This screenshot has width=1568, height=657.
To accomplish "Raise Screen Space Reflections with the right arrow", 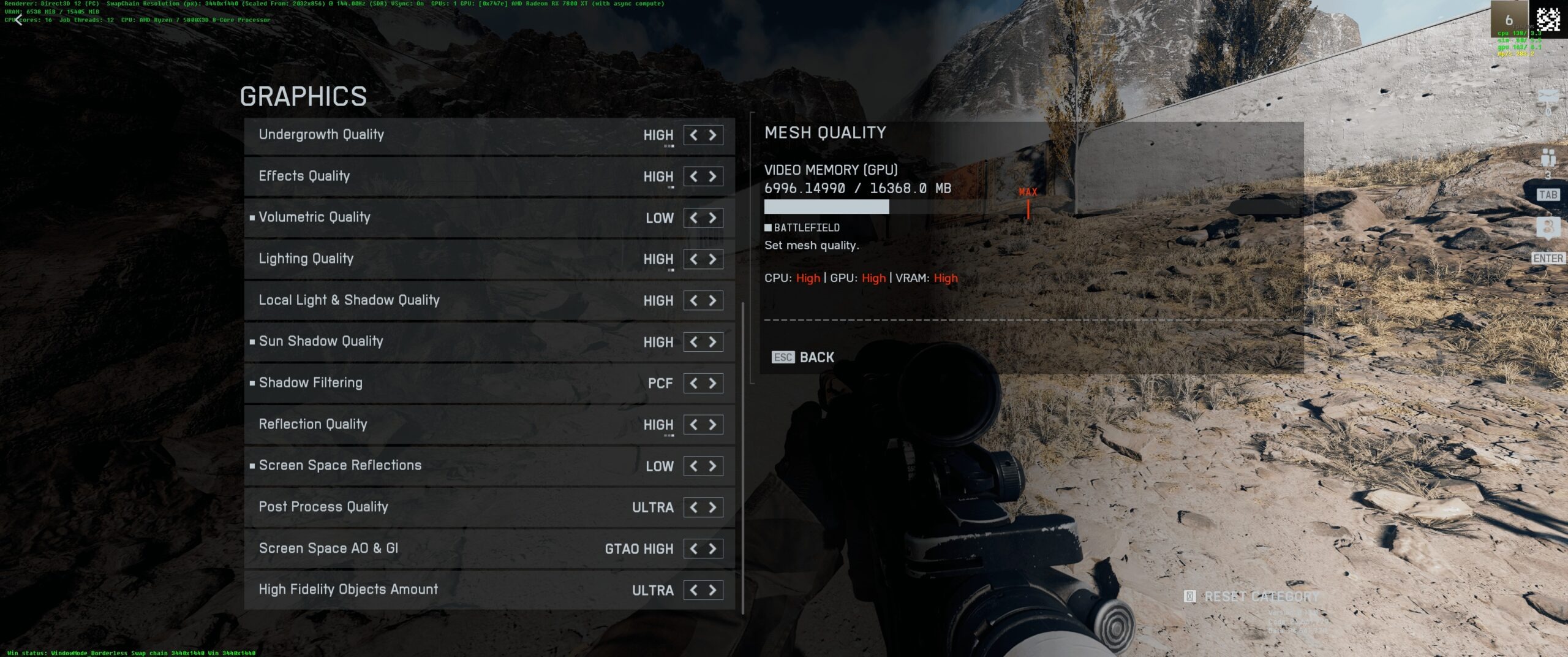I will point(713,466).
